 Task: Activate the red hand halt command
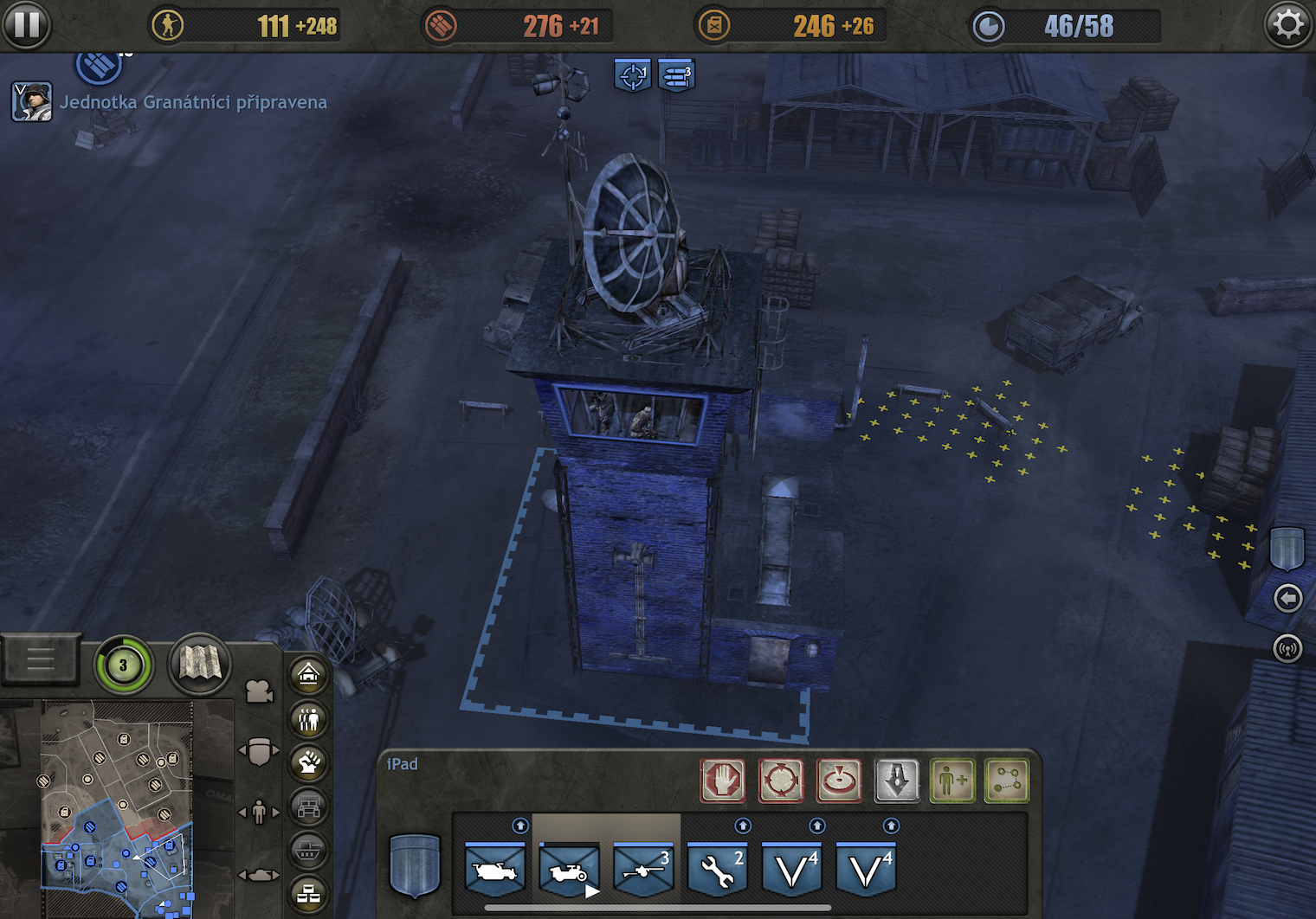click(x=723, y=781)
